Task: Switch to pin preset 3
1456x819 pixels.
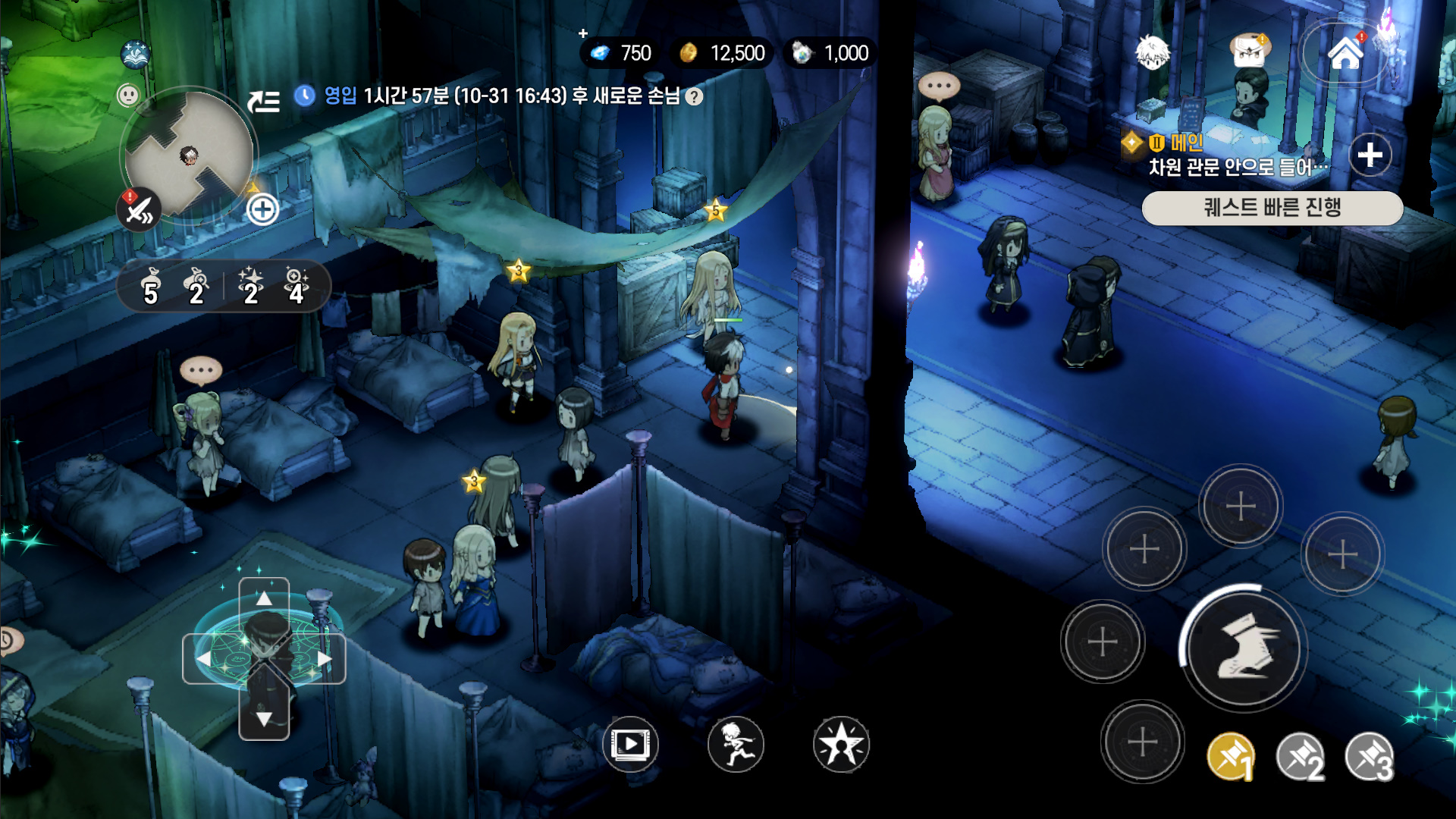Action: (x=1369, y=757)
